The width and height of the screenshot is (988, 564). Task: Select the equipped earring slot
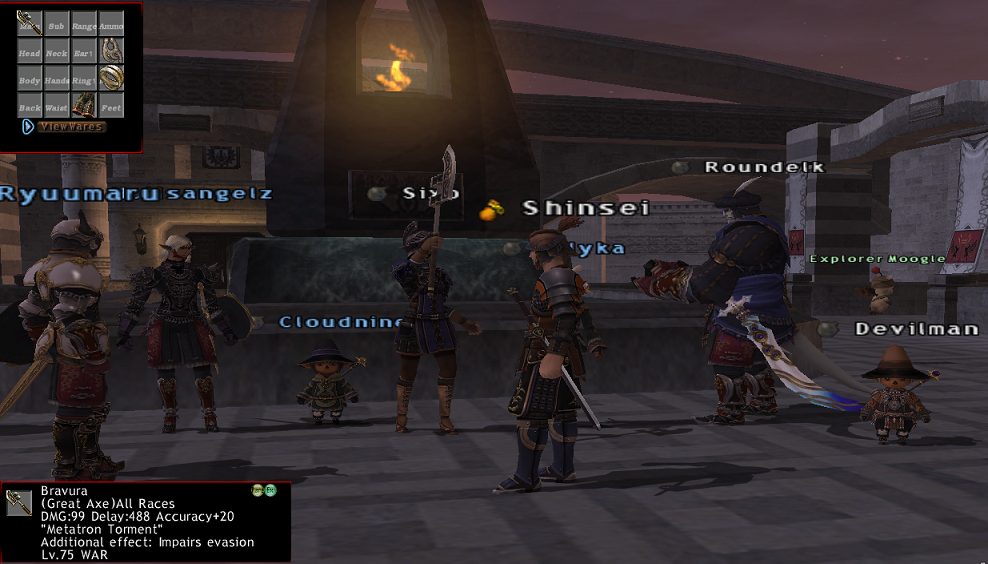point(111,50)
